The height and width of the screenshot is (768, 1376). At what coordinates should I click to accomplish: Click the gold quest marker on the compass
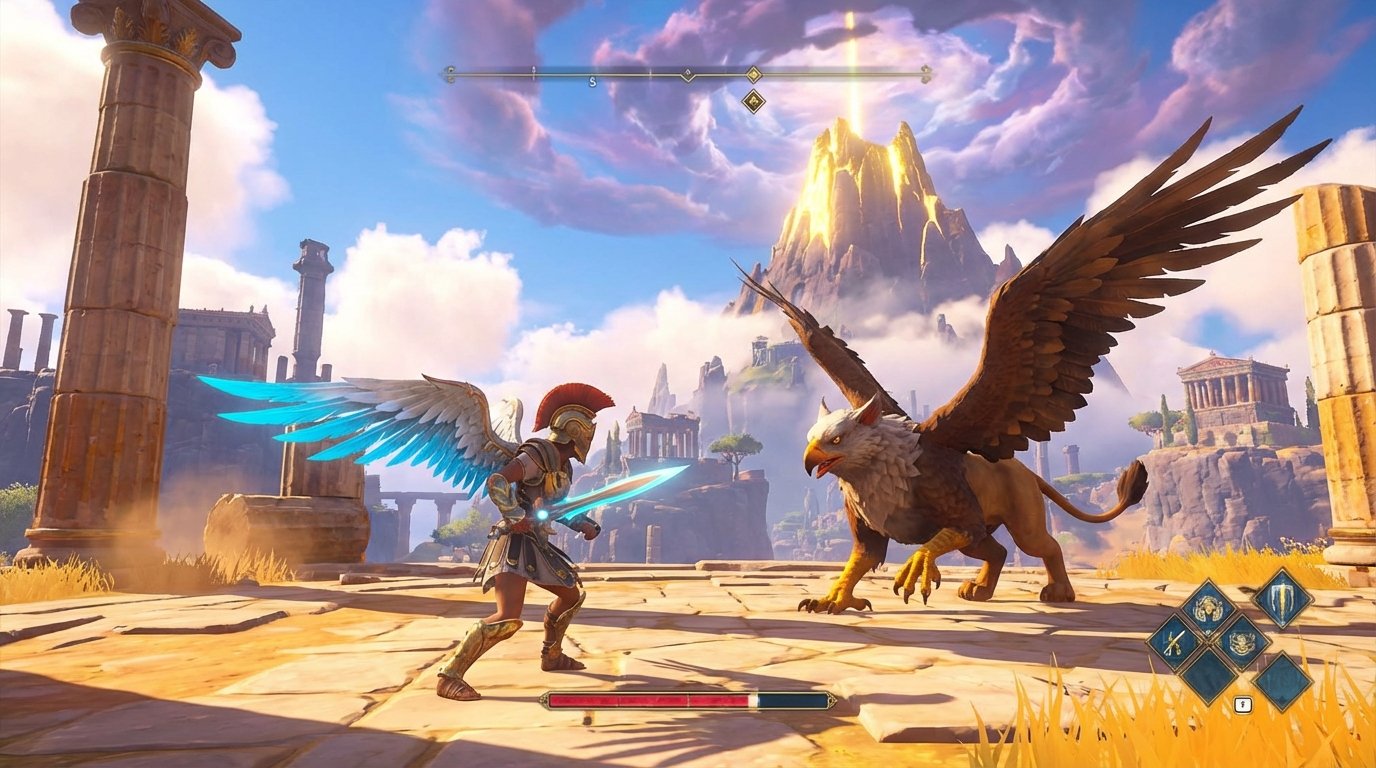click(x=752, y=74)
